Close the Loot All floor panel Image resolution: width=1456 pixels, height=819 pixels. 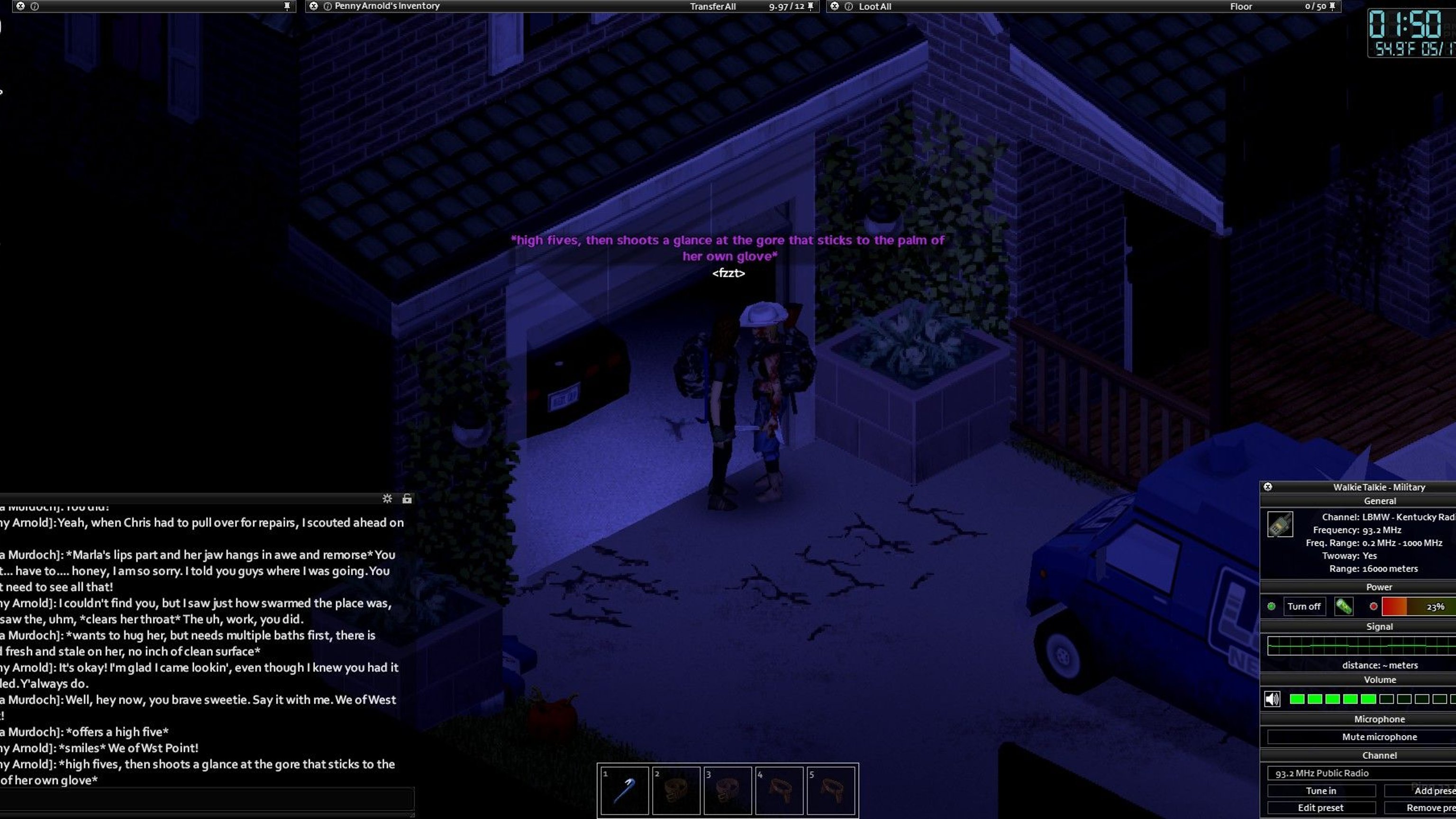coord(835,6)
